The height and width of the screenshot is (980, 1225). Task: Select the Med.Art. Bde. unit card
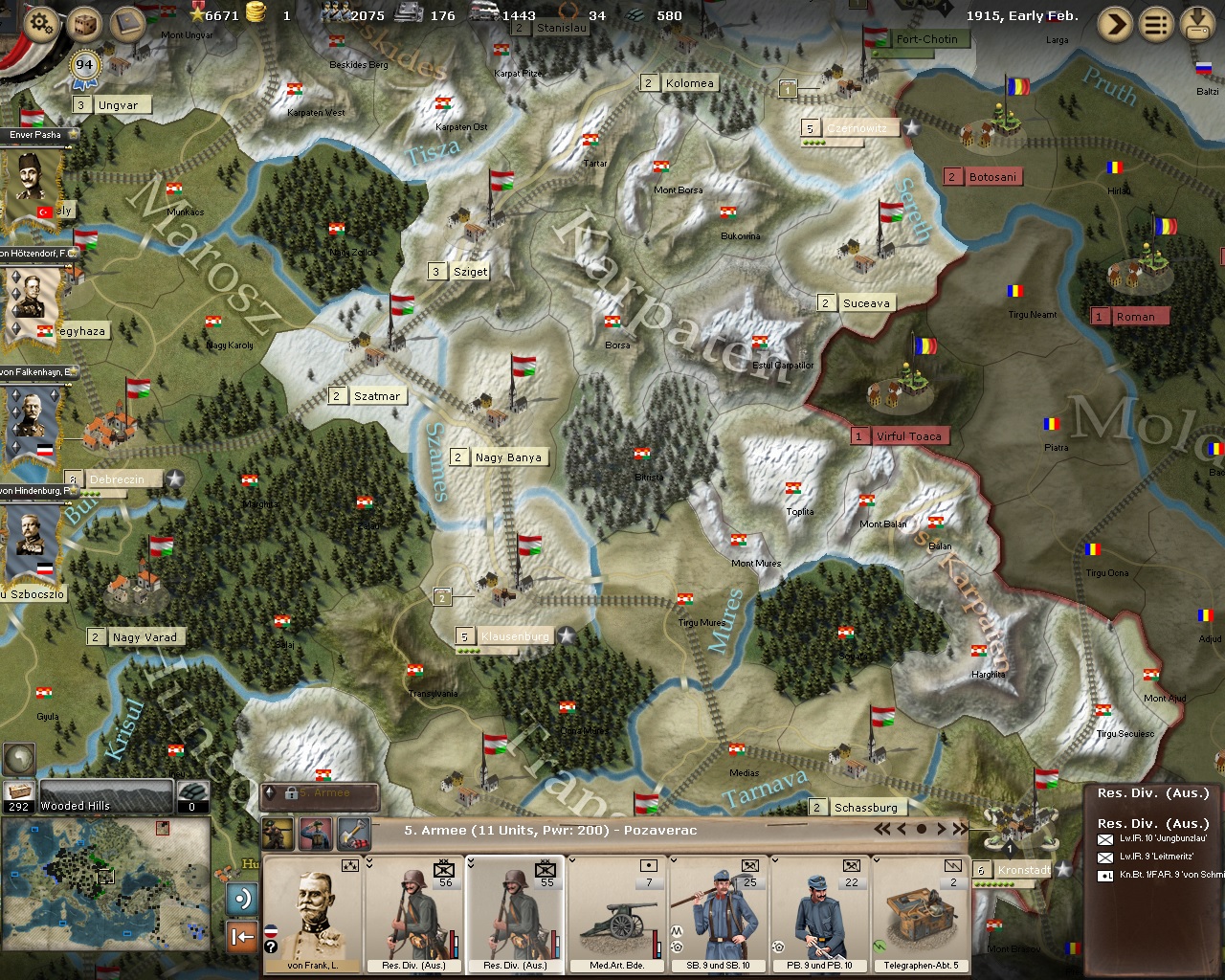617,914
